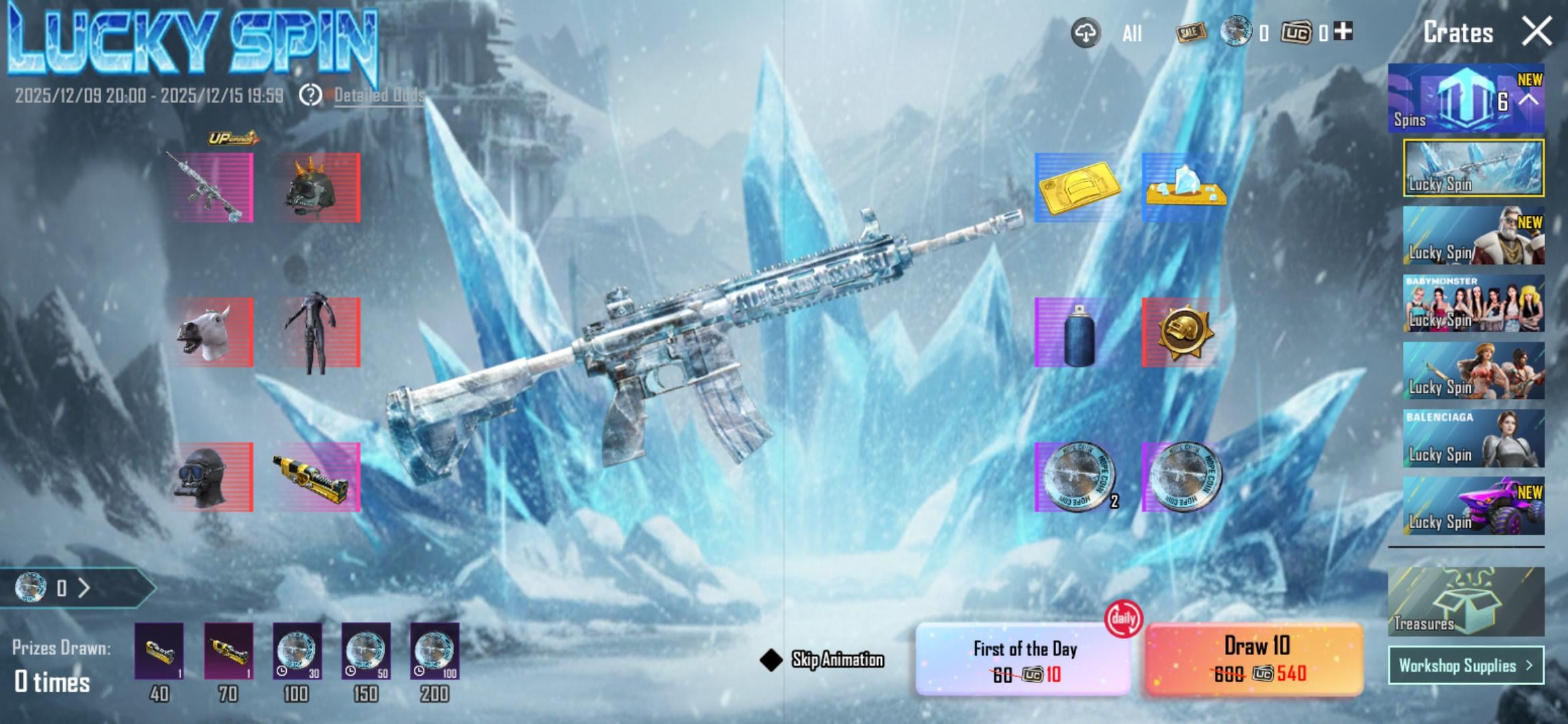The width and height of the screenshot is (1568, 724).
Task: Open the sale ticket icon
Action: [1191, 32]
